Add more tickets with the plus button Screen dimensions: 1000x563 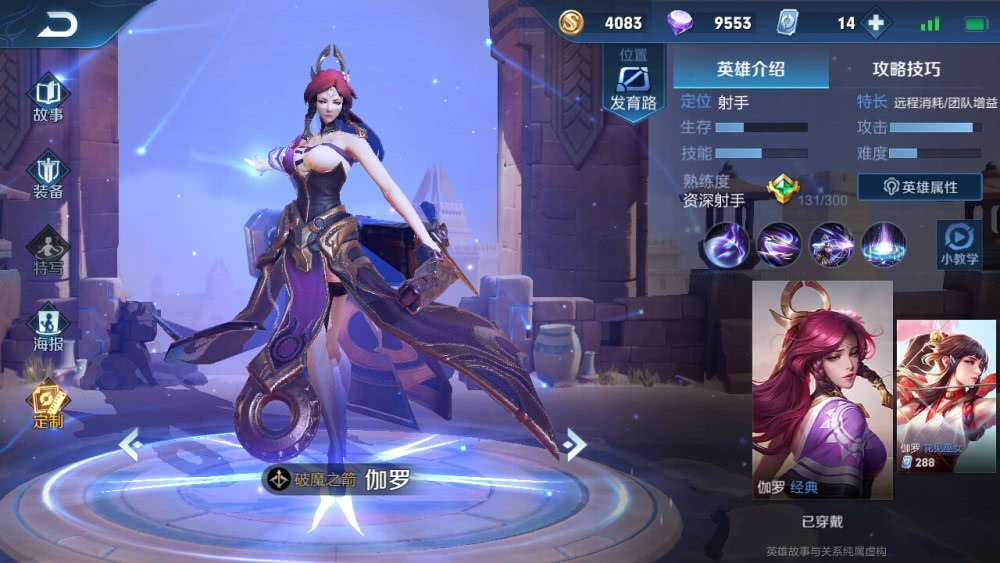tap(876, 23)
